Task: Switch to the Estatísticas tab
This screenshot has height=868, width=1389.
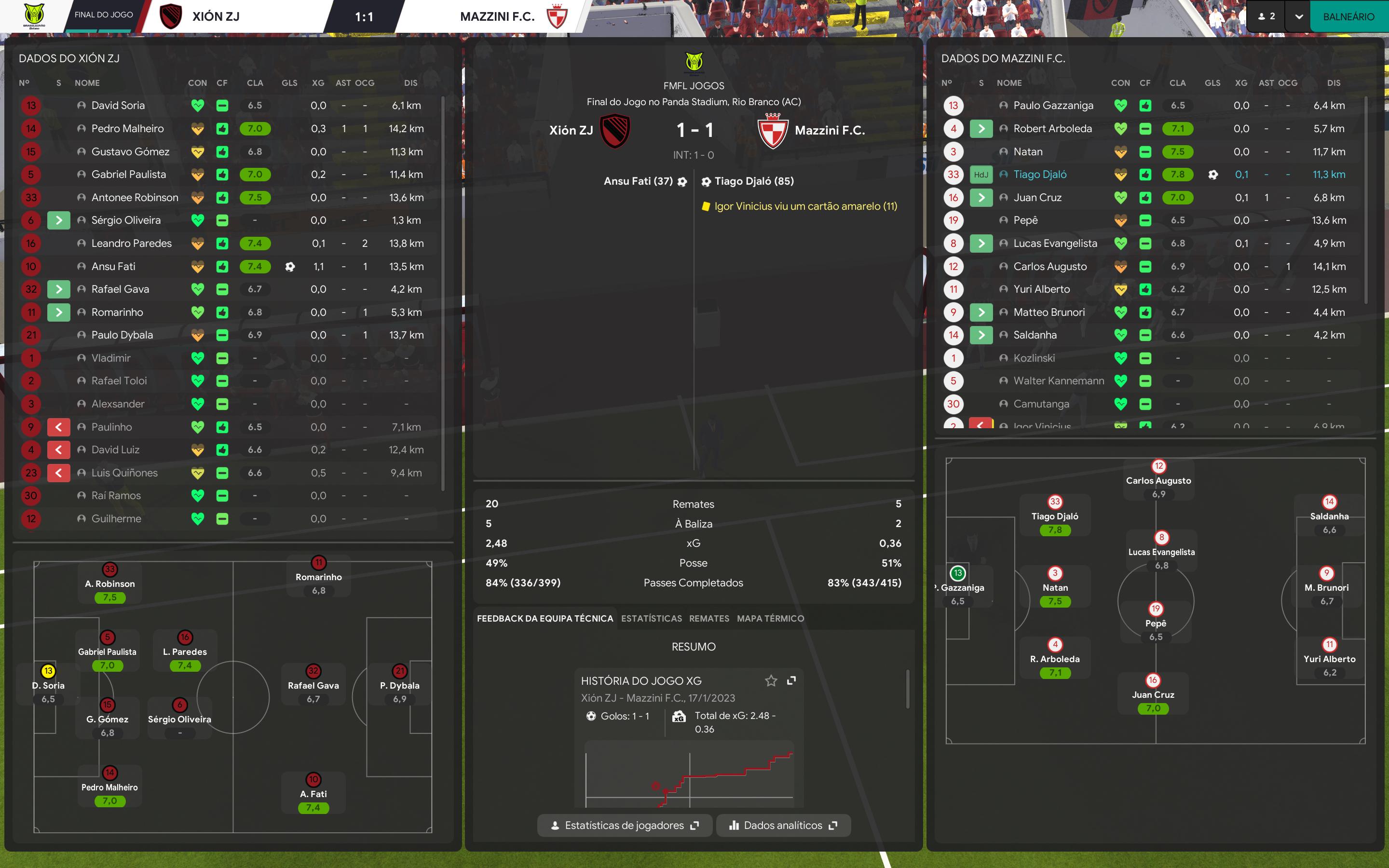Action: (x=652, y=618)
